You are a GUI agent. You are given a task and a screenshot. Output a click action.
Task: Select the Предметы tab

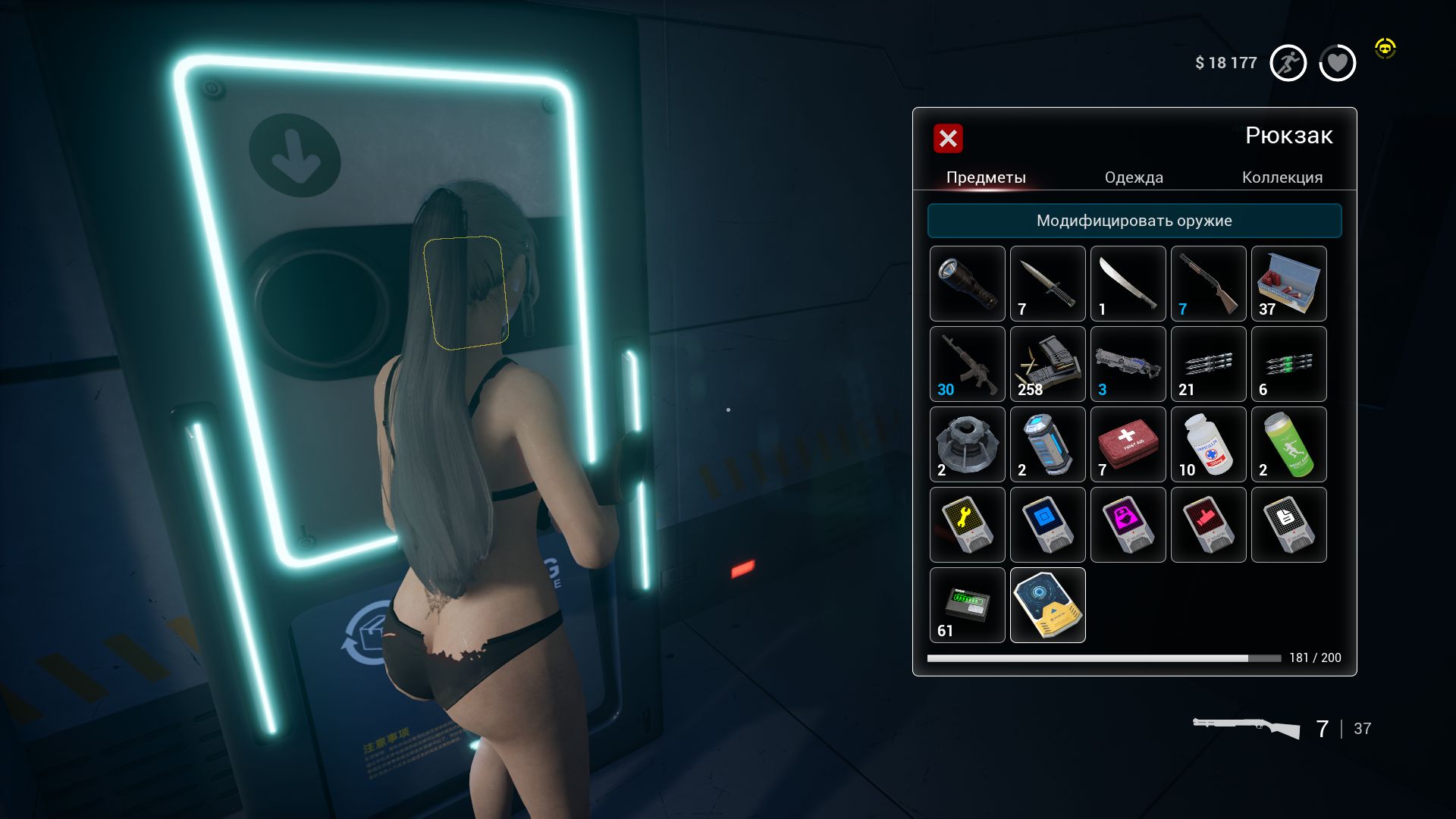click(986, 177)
